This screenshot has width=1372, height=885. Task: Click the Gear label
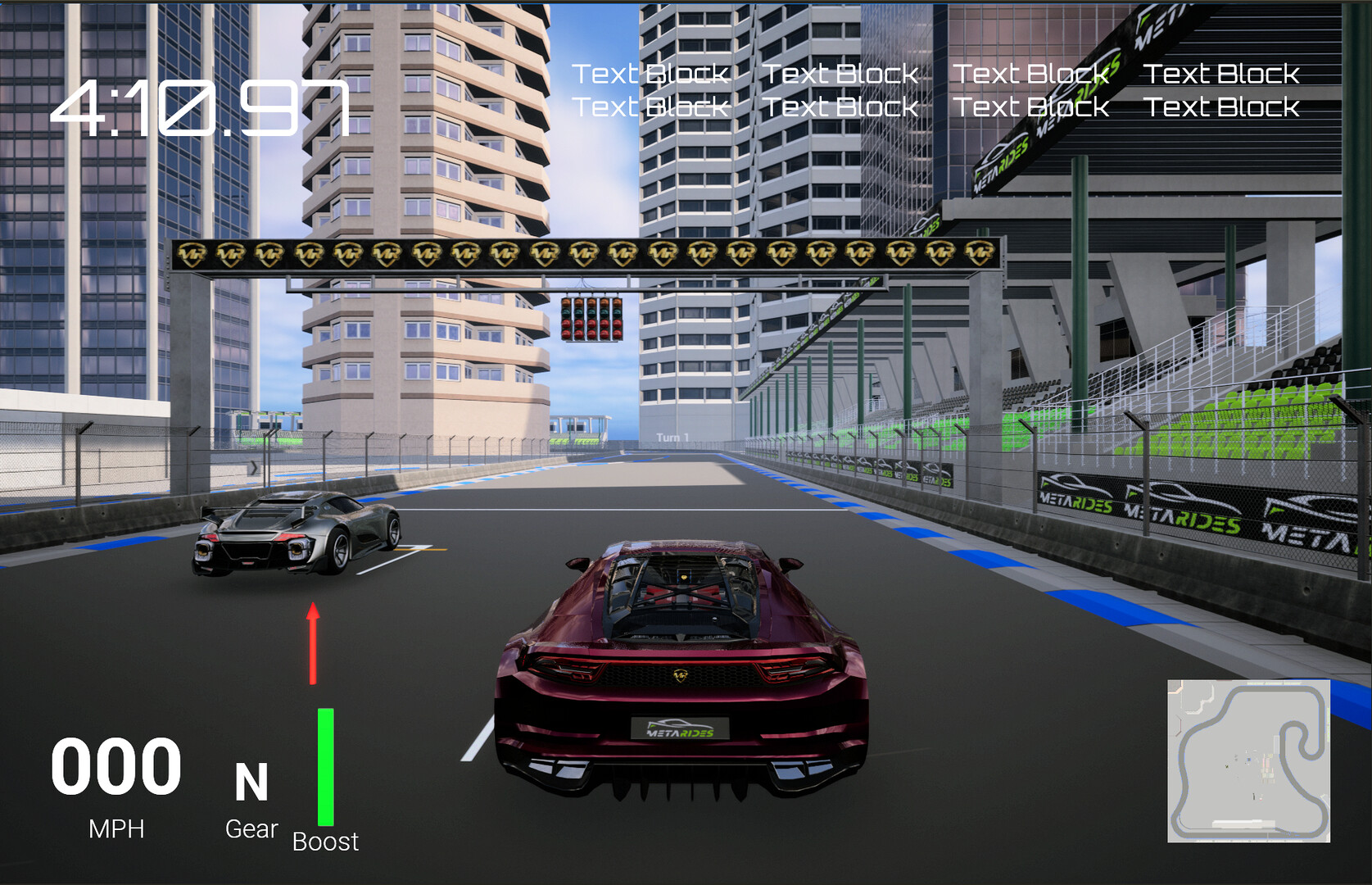click(251, 828)
